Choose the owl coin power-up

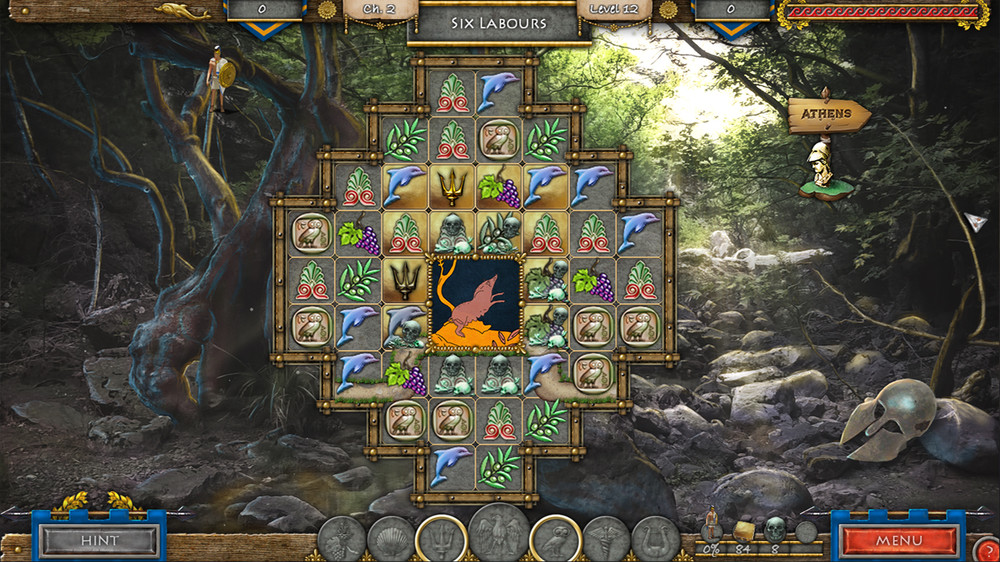tap(556, 539)
